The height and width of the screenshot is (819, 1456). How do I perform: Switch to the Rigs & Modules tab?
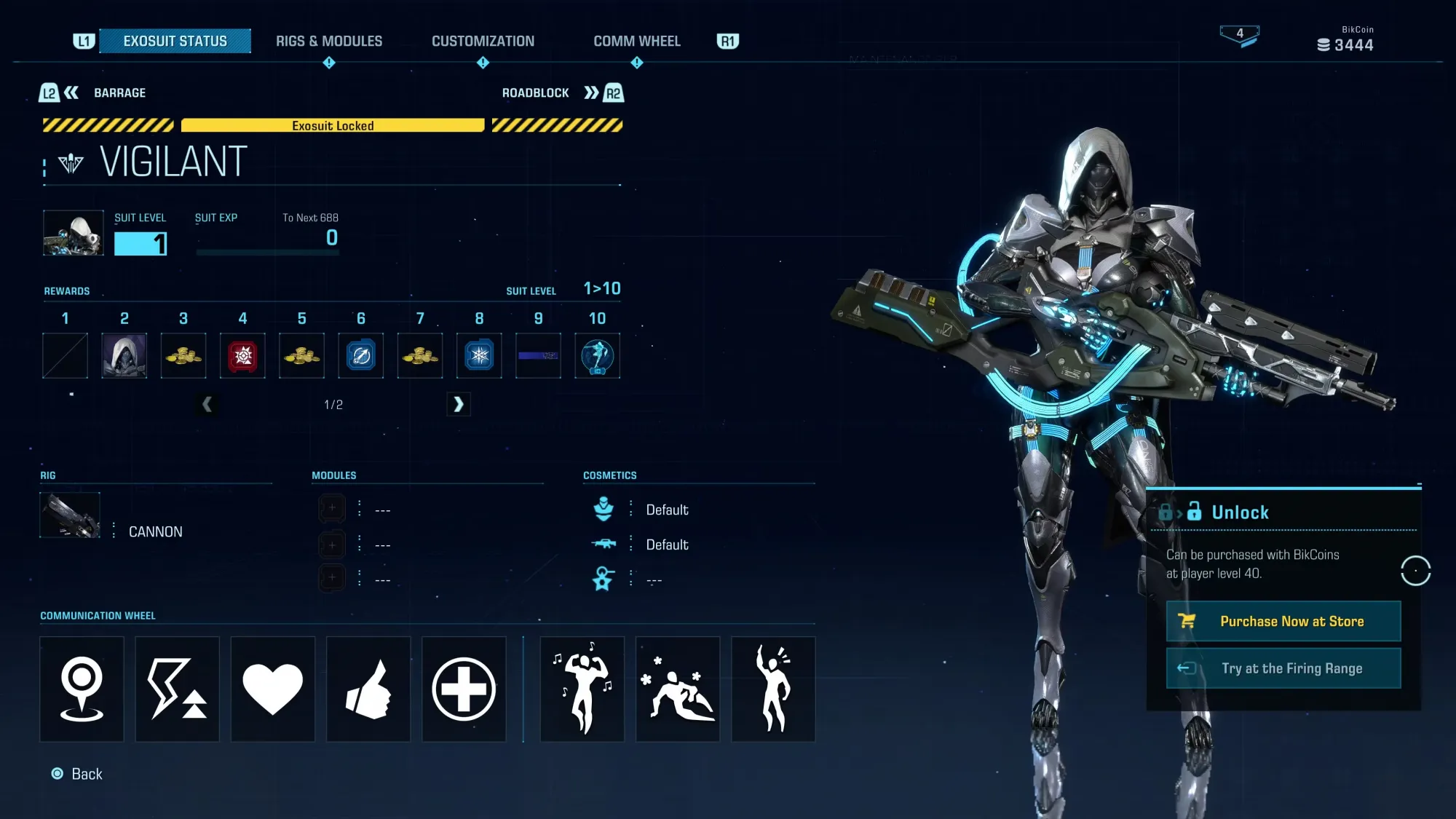(x=328, y=41)
